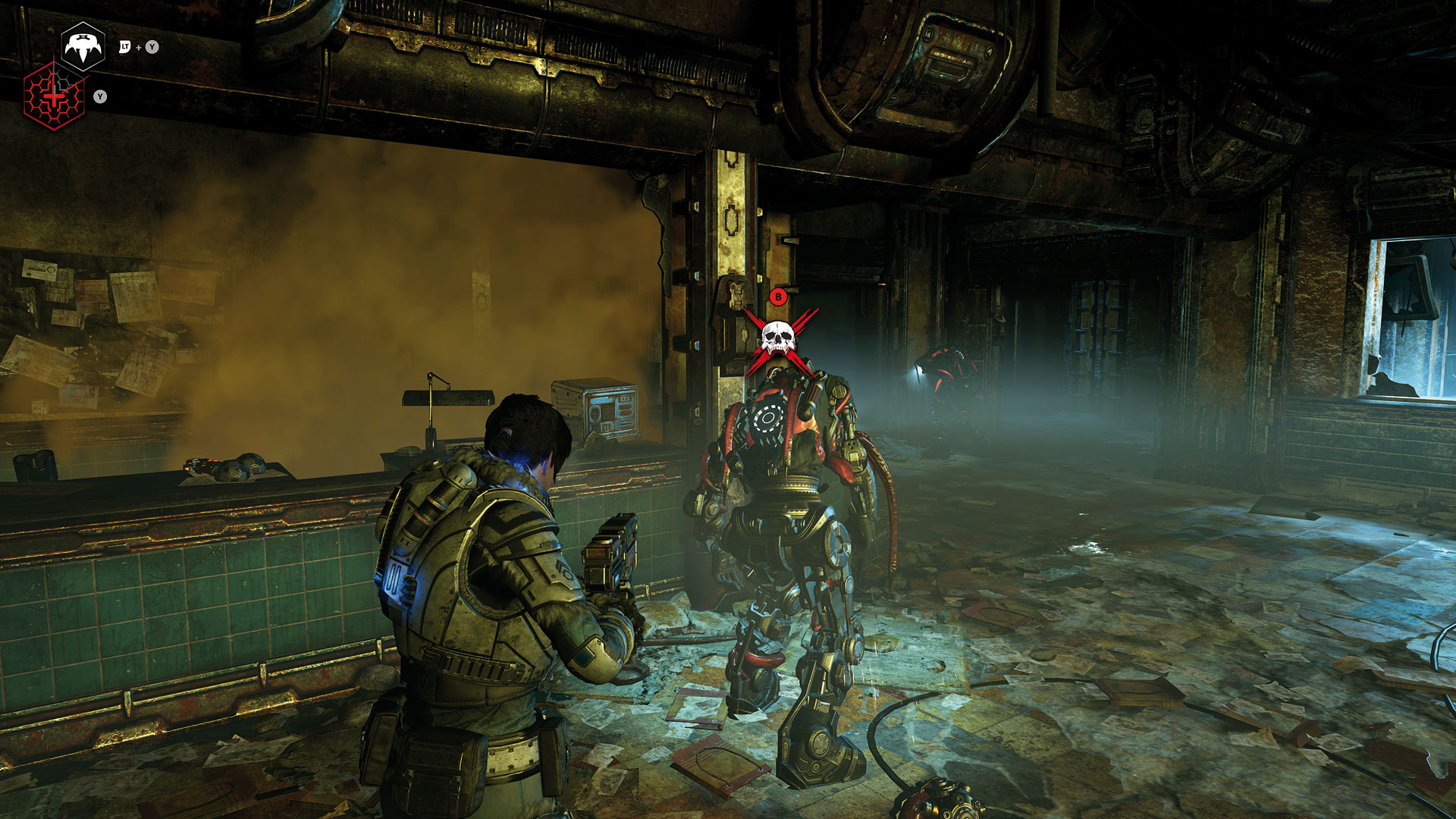Activate the white Jack bot ability icon
The height and width of the screenshot is (819, 1456).
click(83, 47)
